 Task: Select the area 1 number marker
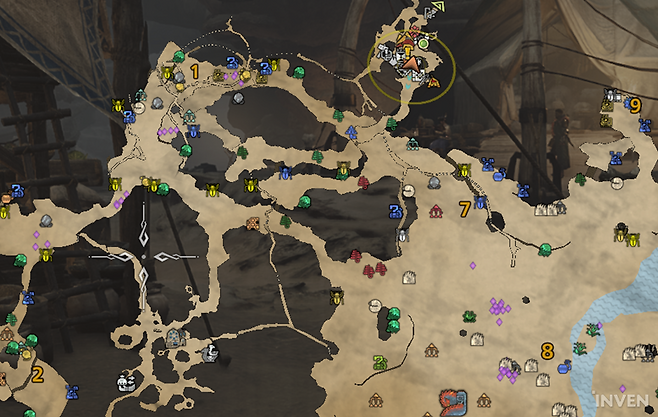coord(194,71)
